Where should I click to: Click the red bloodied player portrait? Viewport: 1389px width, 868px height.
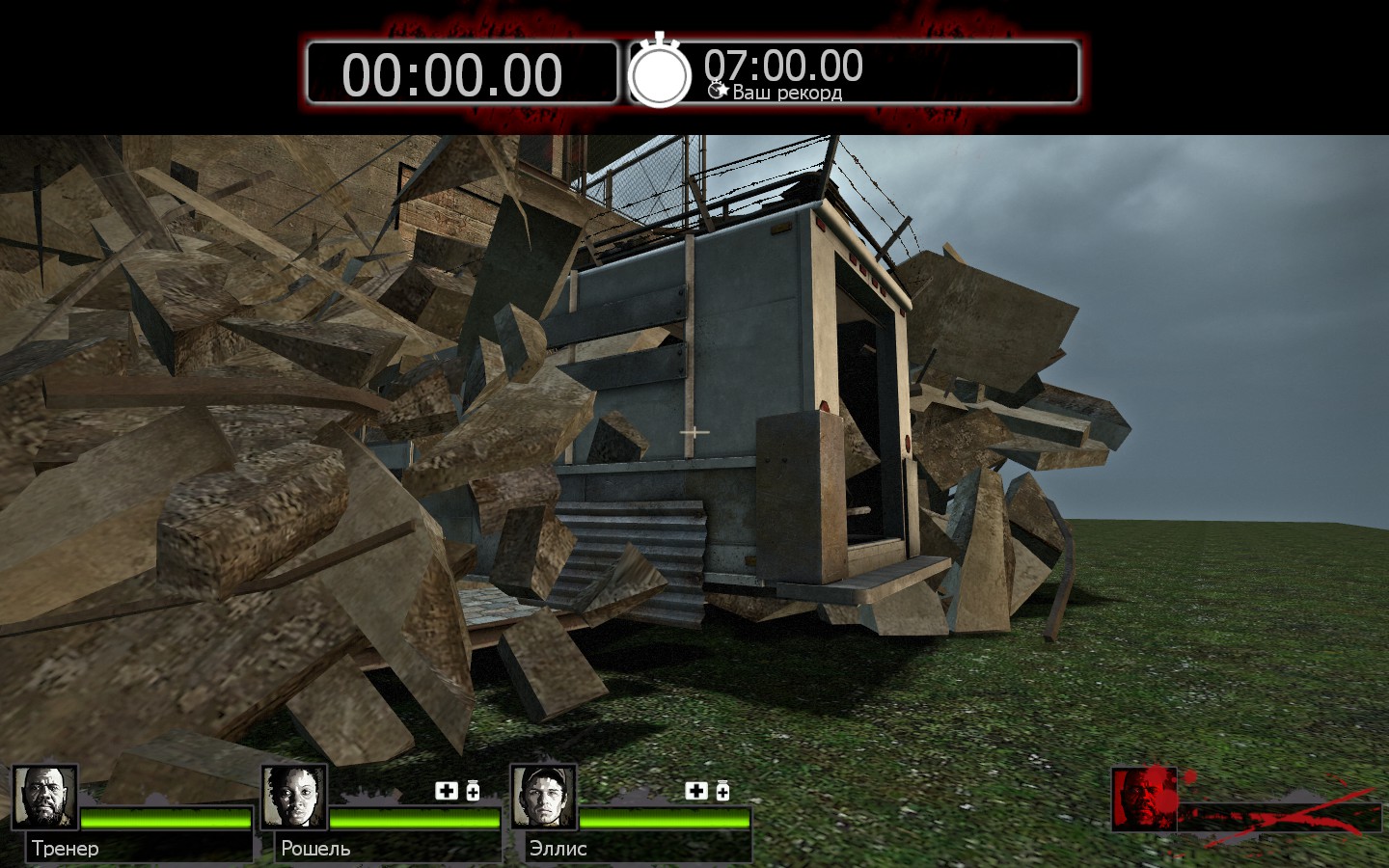pyautogui.click(x=1144, y=799)
